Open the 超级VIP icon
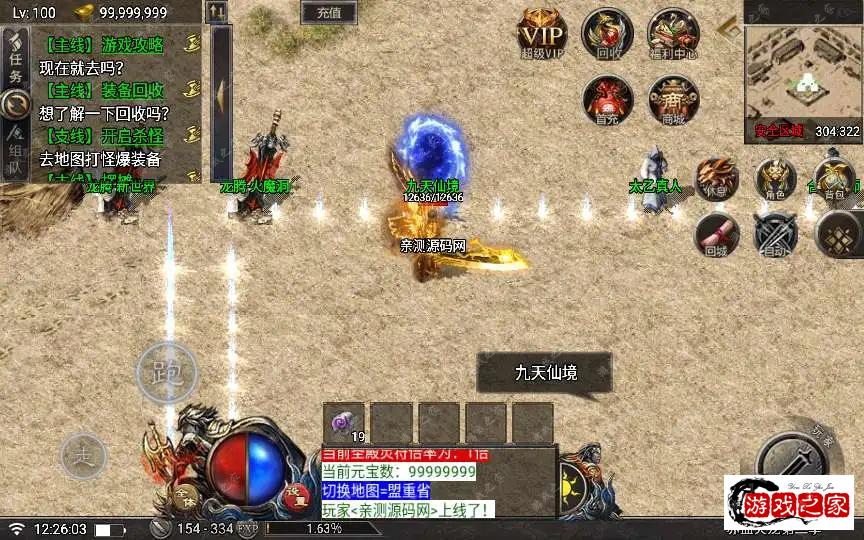The image size is (864, 540). 542,35
